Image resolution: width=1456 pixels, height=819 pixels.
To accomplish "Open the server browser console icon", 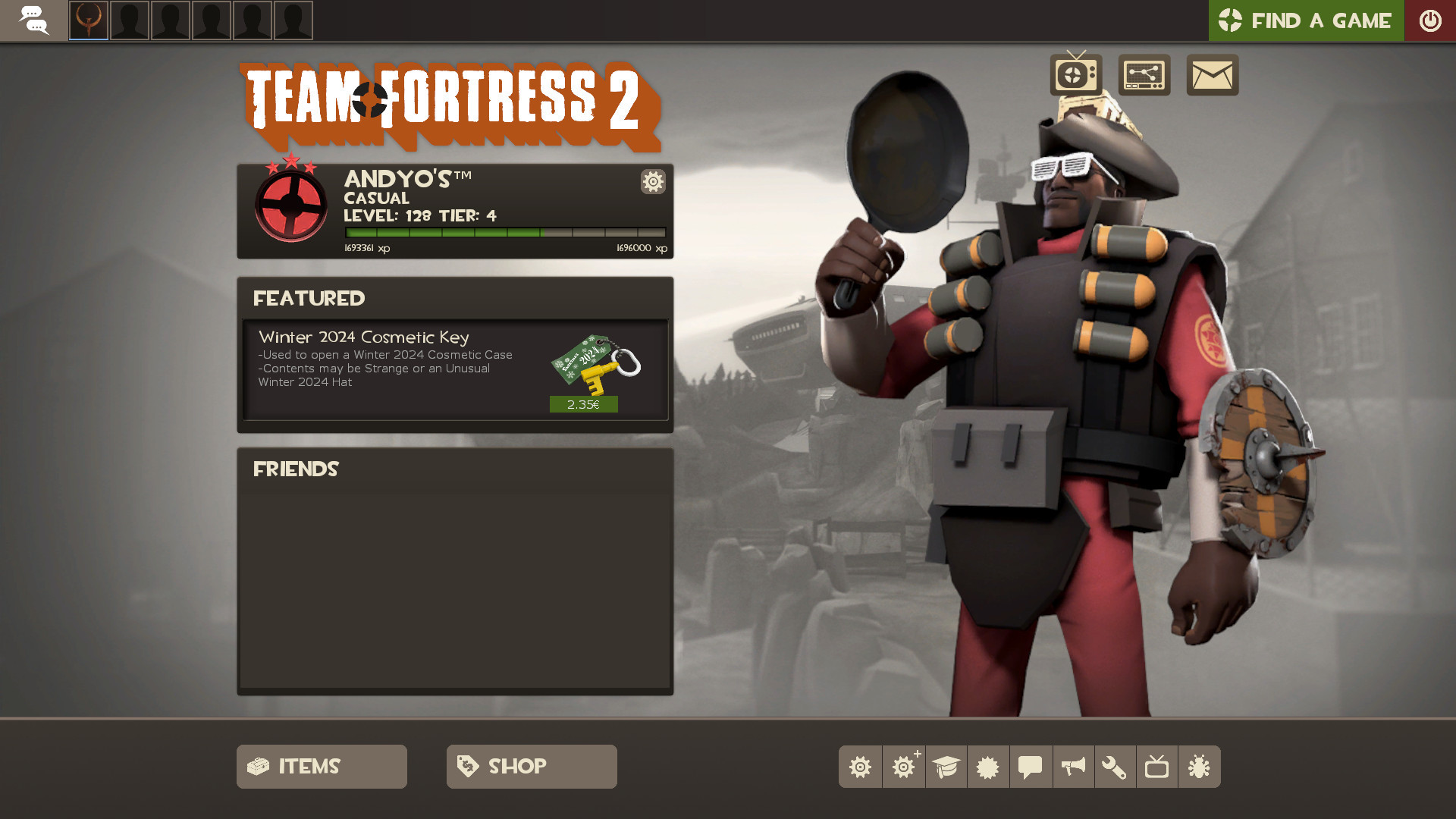I will [x=1145, y=75].
